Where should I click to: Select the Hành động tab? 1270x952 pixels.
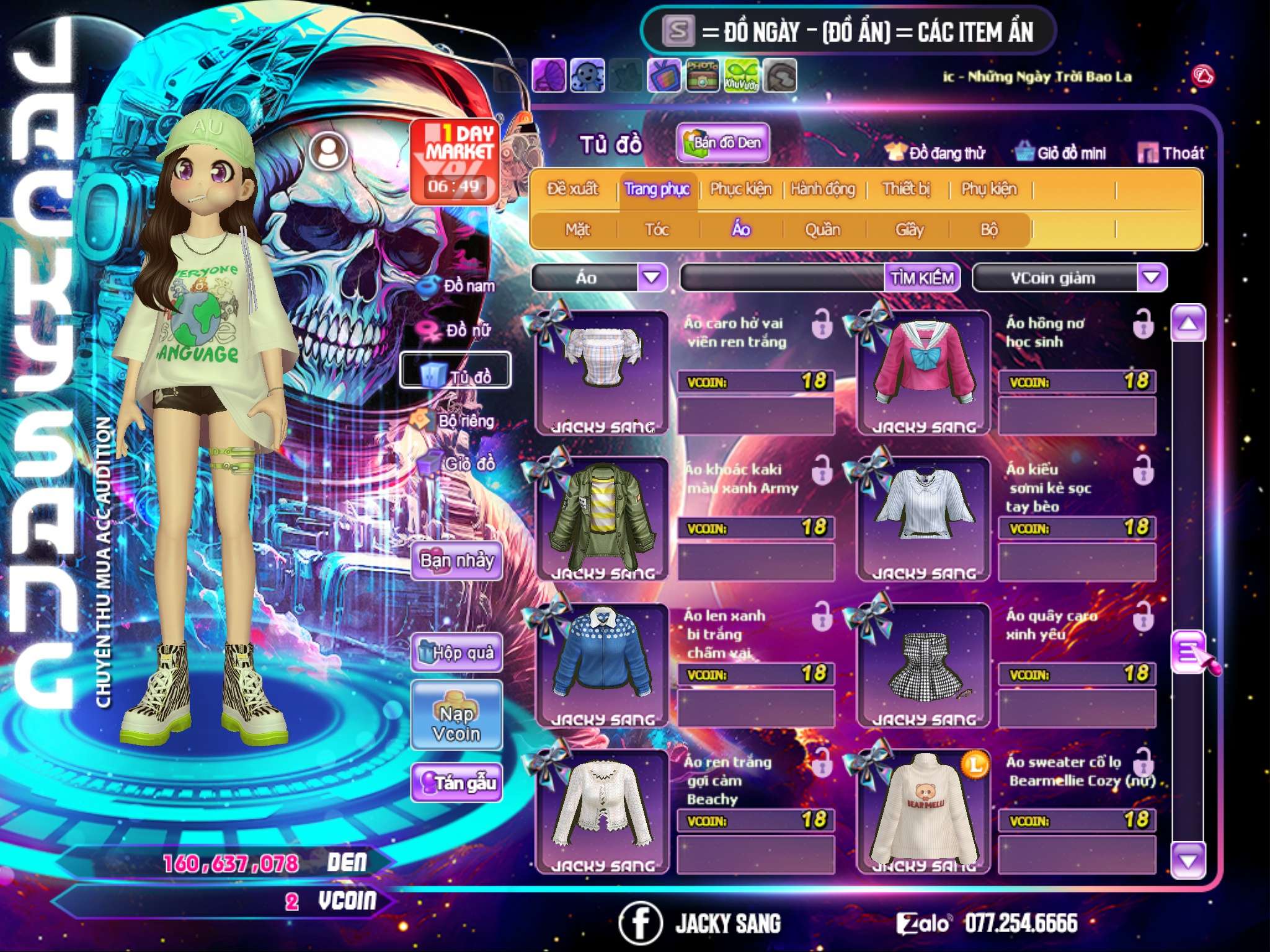click(823, 189)
